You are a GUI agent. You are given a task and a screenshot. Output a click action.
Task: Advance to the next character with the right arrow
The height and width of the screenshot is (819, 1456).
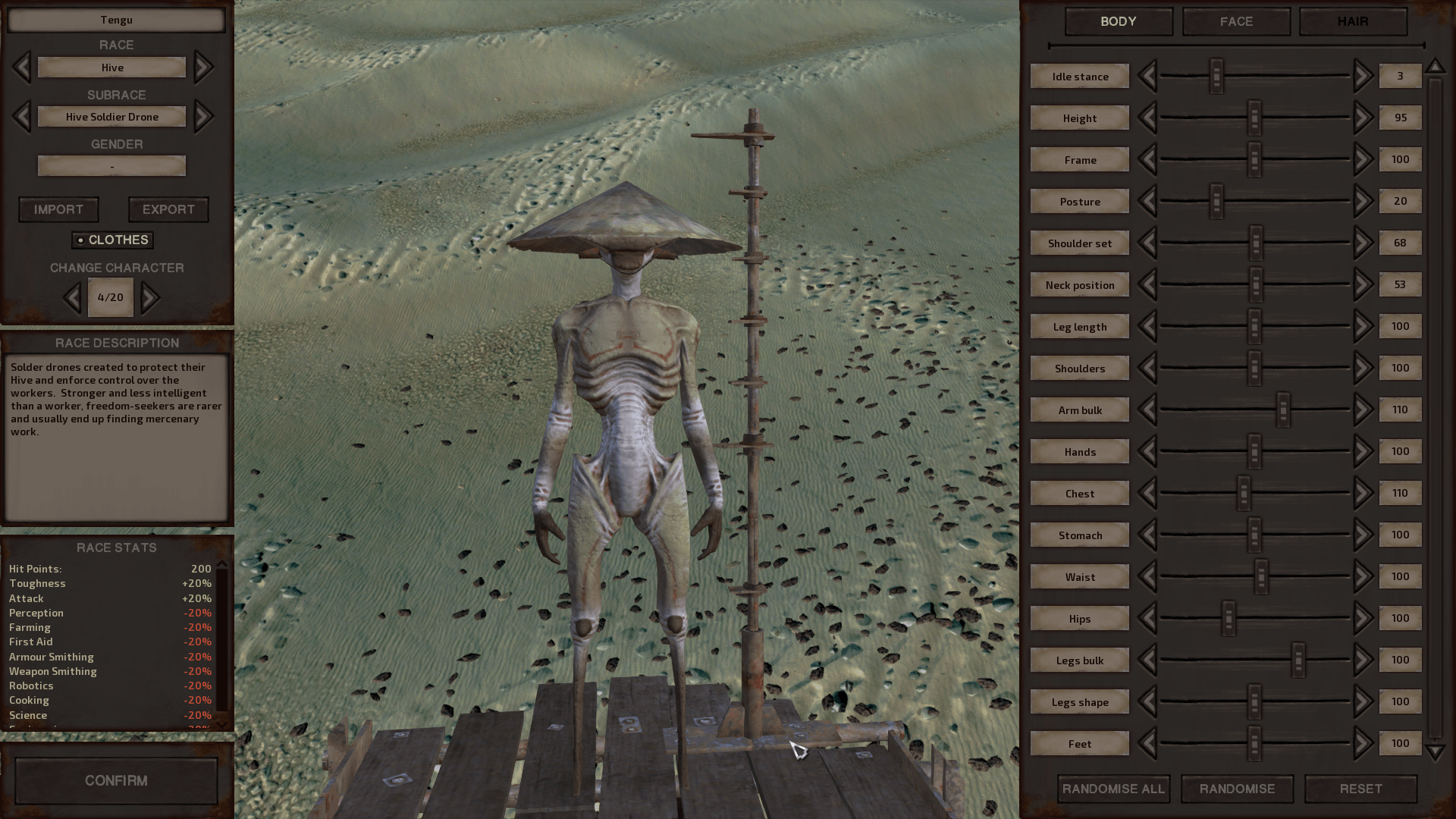pos(150,297)
